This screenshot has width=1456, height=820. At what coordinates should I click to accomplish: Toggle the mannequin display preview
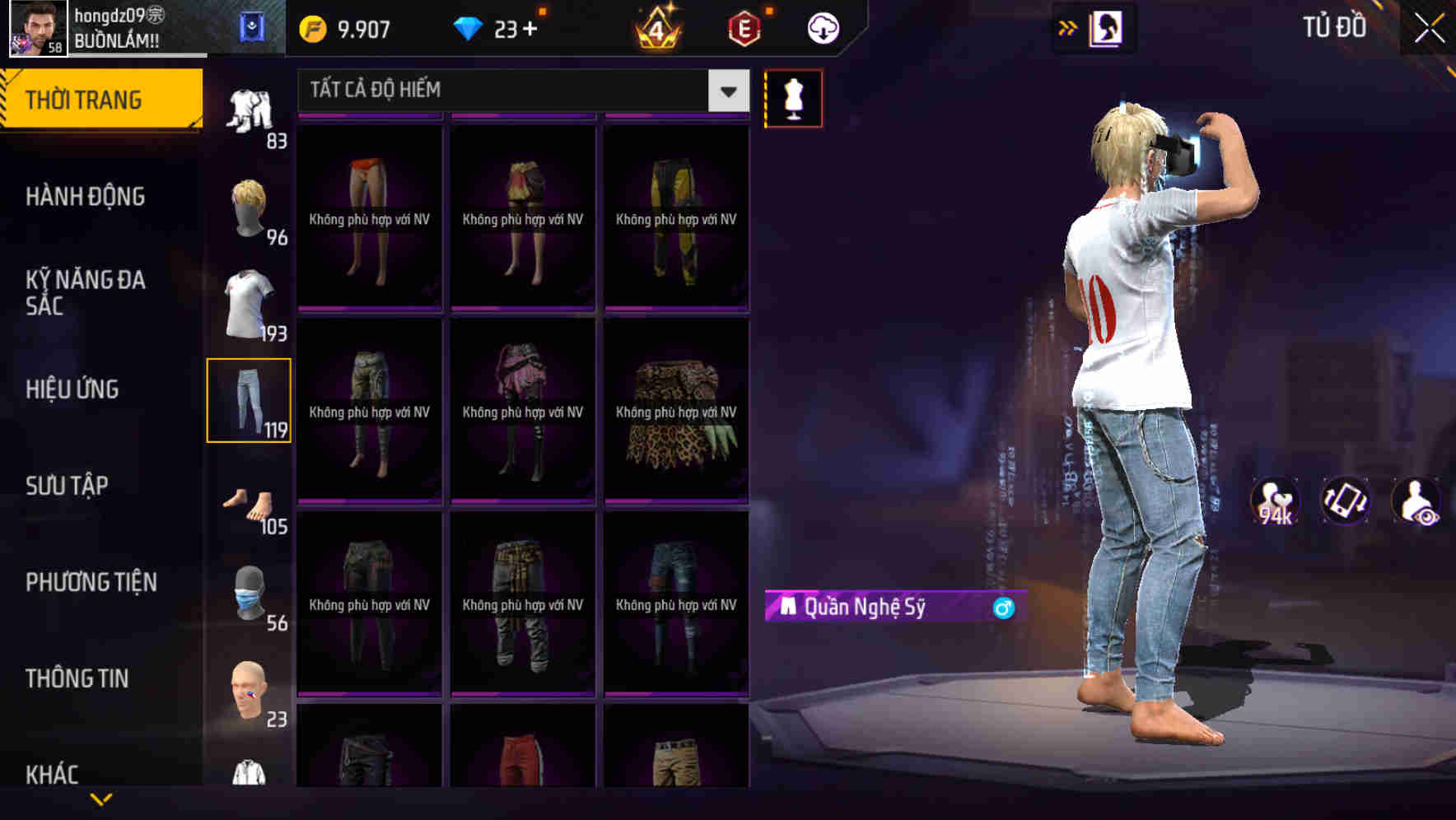(792, 97)
